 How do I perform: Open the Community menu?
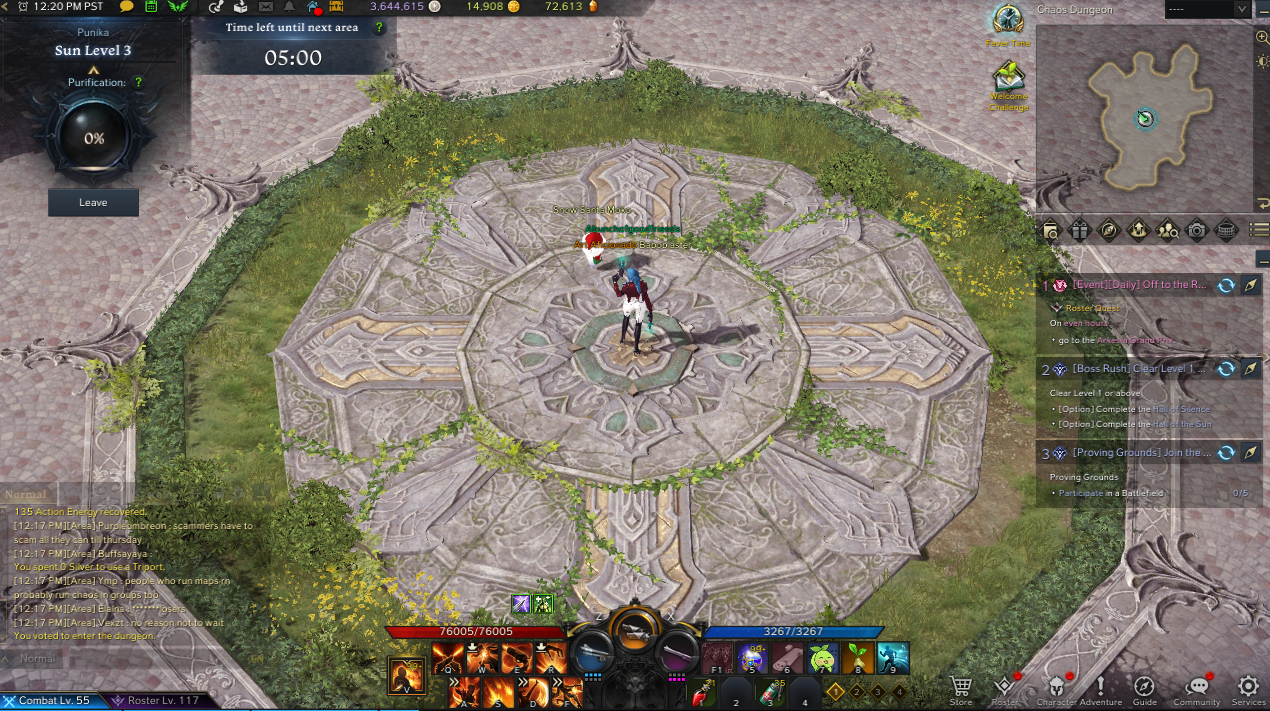pyautogui.click(x=1196, y=687)
